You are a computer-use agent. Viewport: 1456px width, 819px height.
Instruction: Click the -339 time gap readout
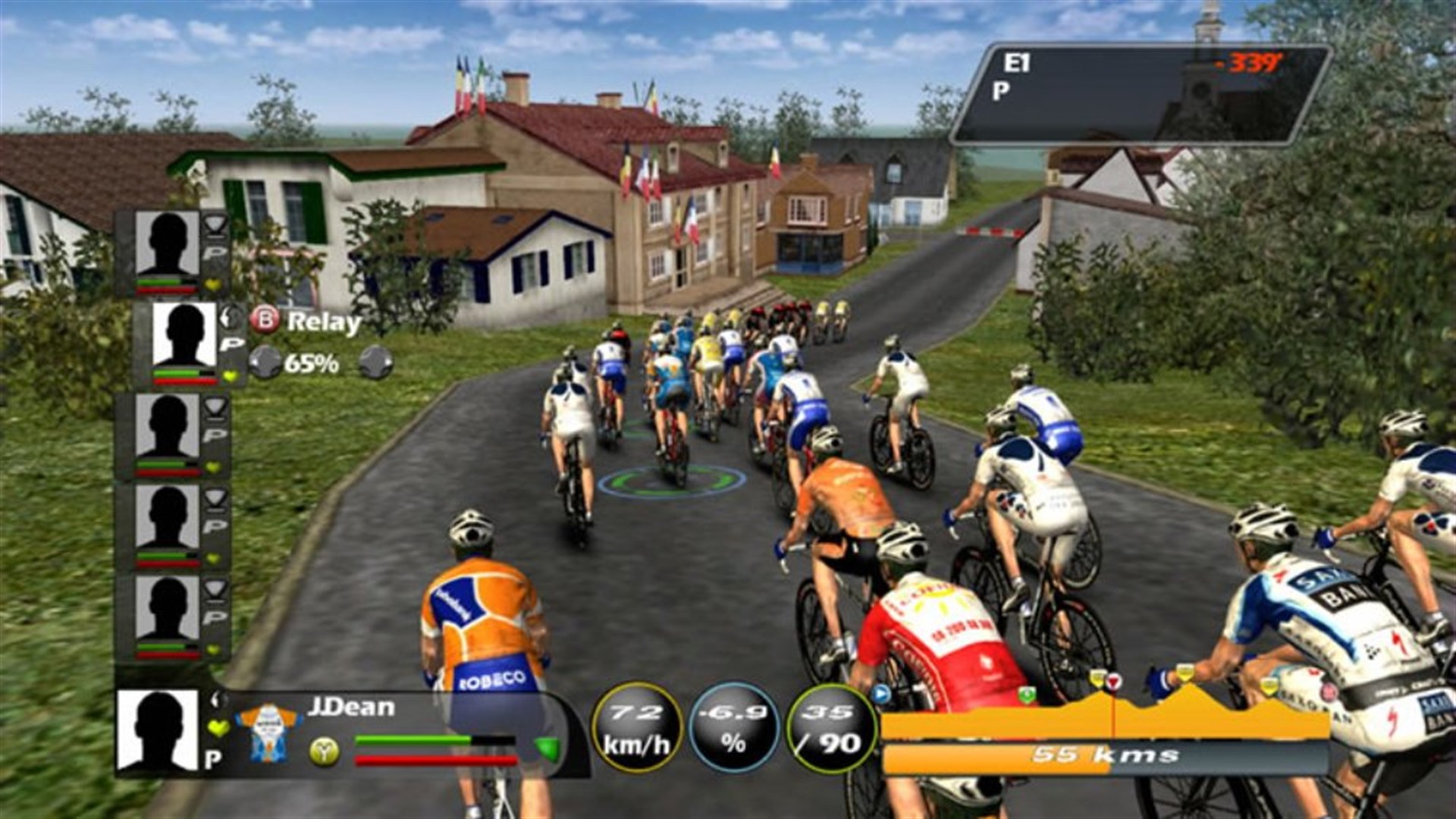coord(1249,64)
